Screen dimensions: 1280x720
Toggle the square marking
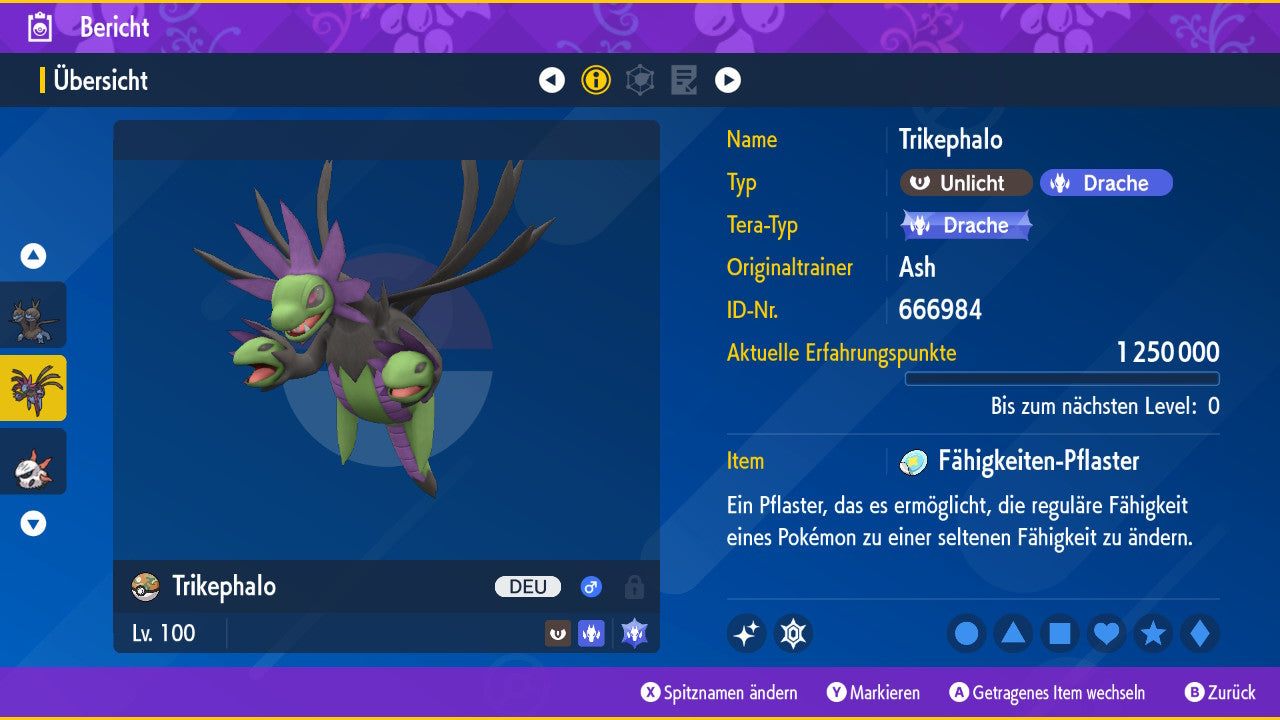pyautogui.click(x=1060, y=633)
